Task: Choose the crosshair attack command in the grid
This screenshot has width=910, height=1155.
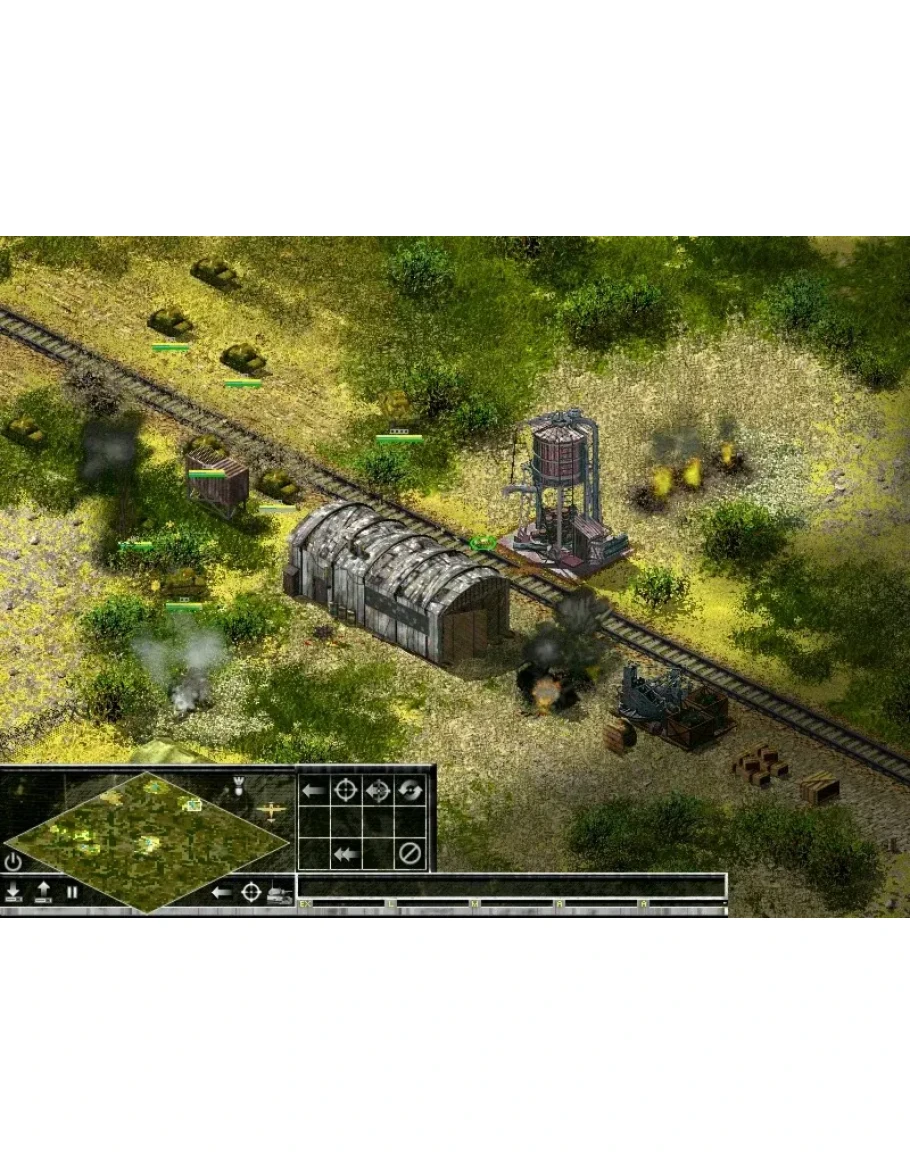Action: coord(345,790)
